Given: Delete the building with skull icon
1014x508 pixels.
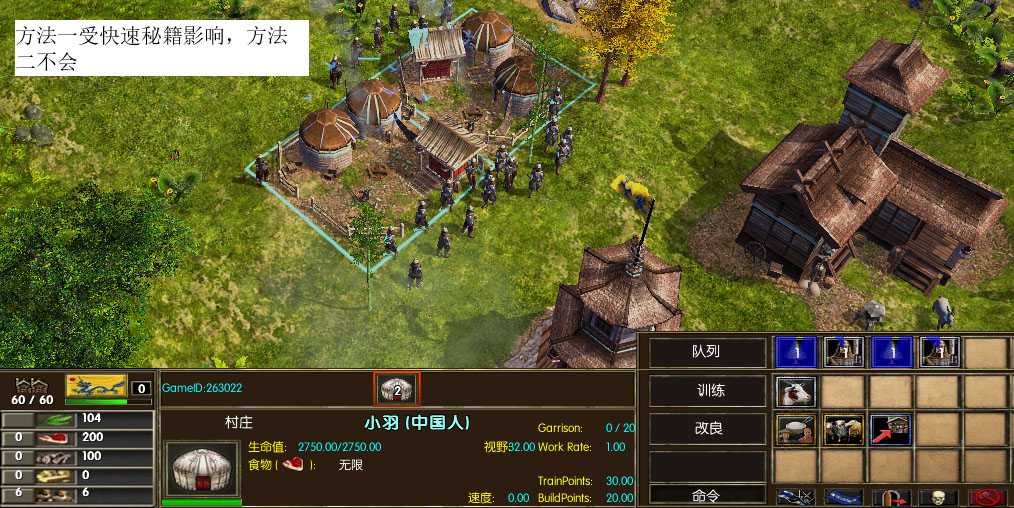Looking at the screenshot, I should pyautogui.click(x=938, y=497).
